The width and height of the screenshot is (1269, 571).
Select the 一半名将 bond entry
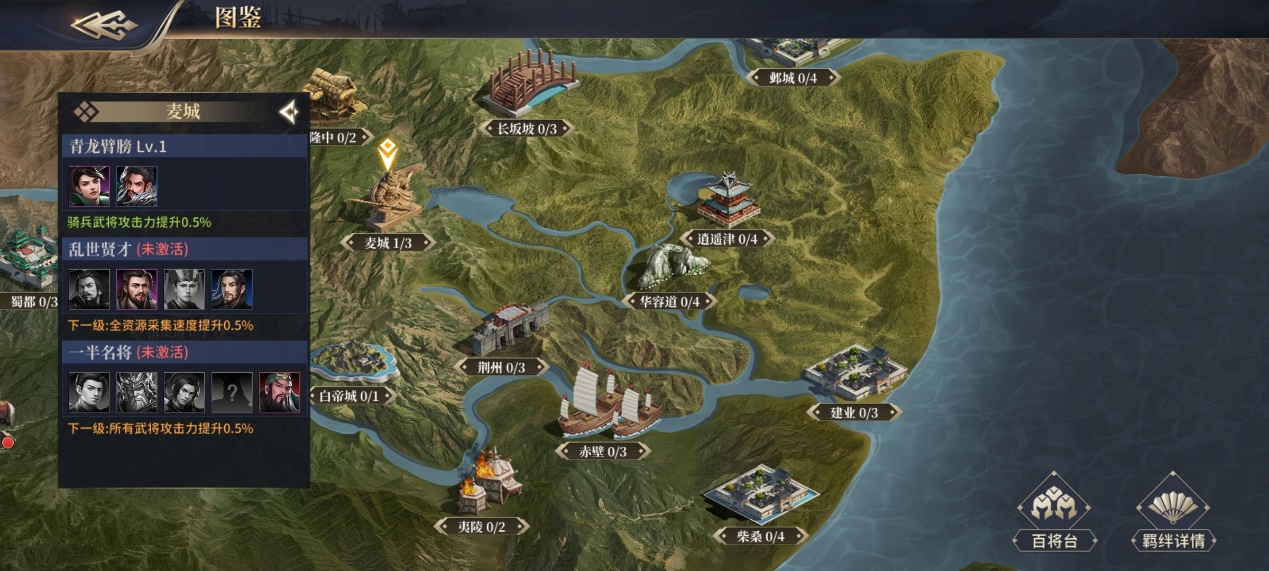pos(184,352)
